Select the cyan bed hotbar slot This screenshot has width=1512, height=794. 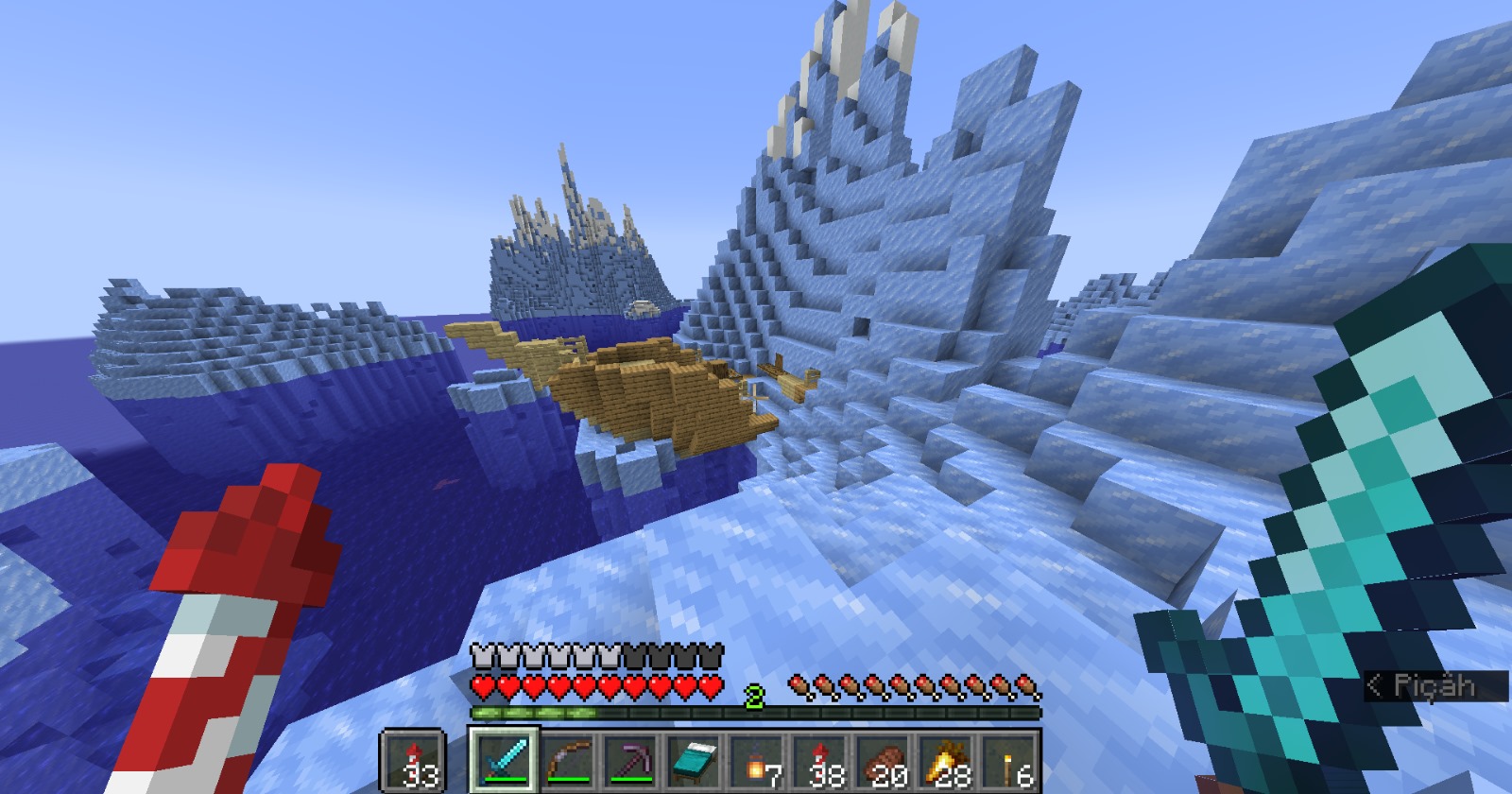pos(695,760)
